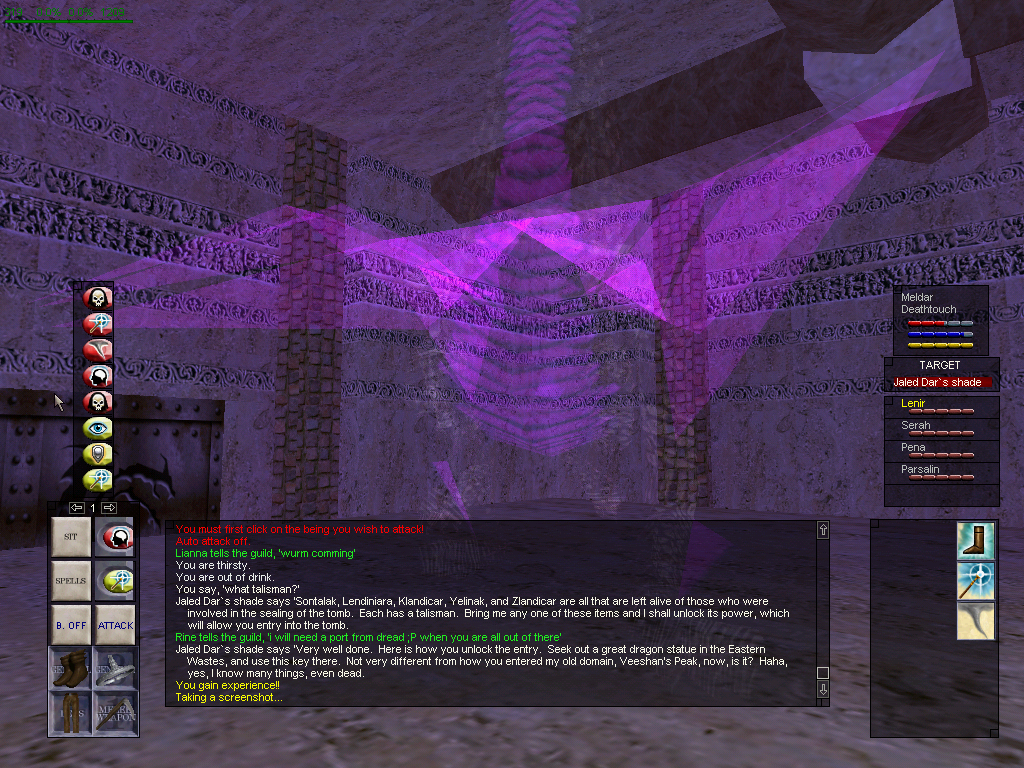Select the scythe melee weapon slot
Screen dimensions: 1024x768
pos(115,668)
